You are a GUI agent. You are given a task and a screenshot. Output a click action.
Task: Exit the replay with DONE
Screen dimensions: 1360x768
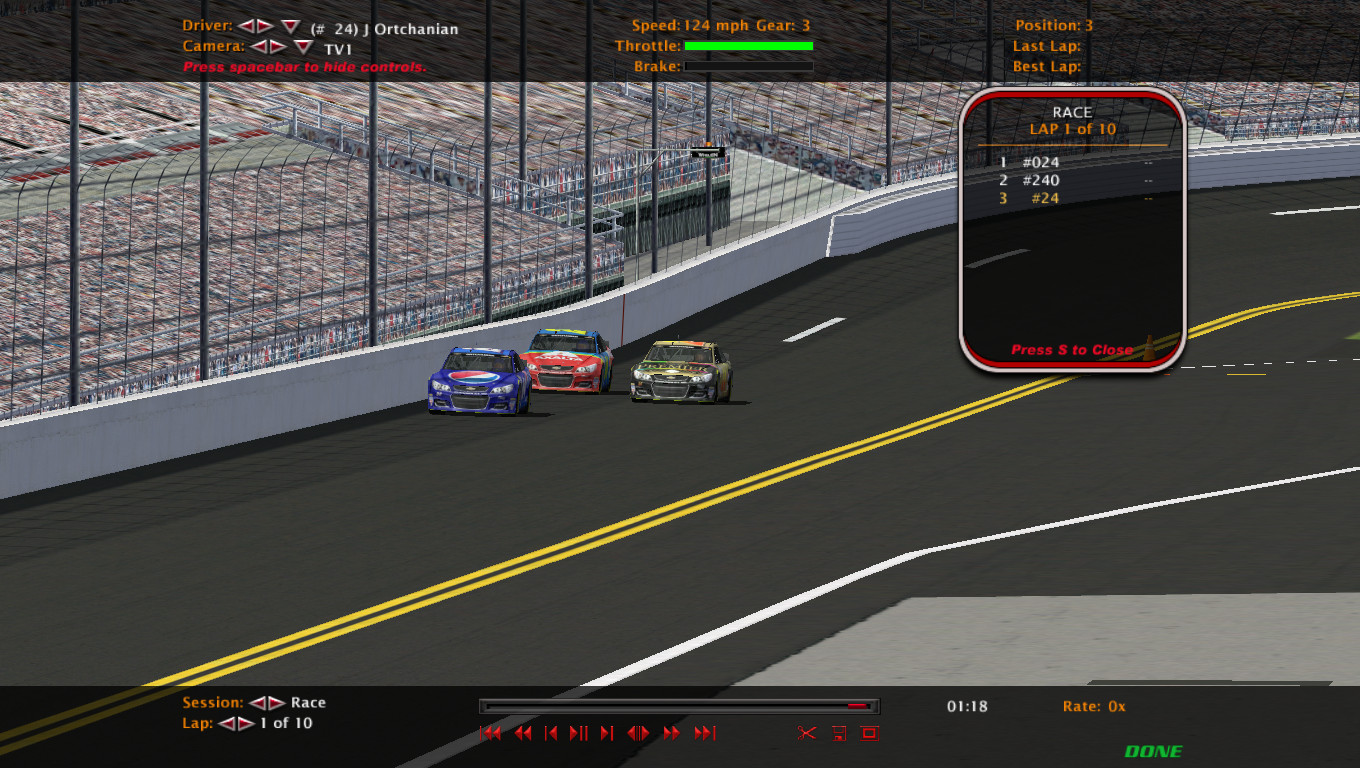[x=1153, y=751]
